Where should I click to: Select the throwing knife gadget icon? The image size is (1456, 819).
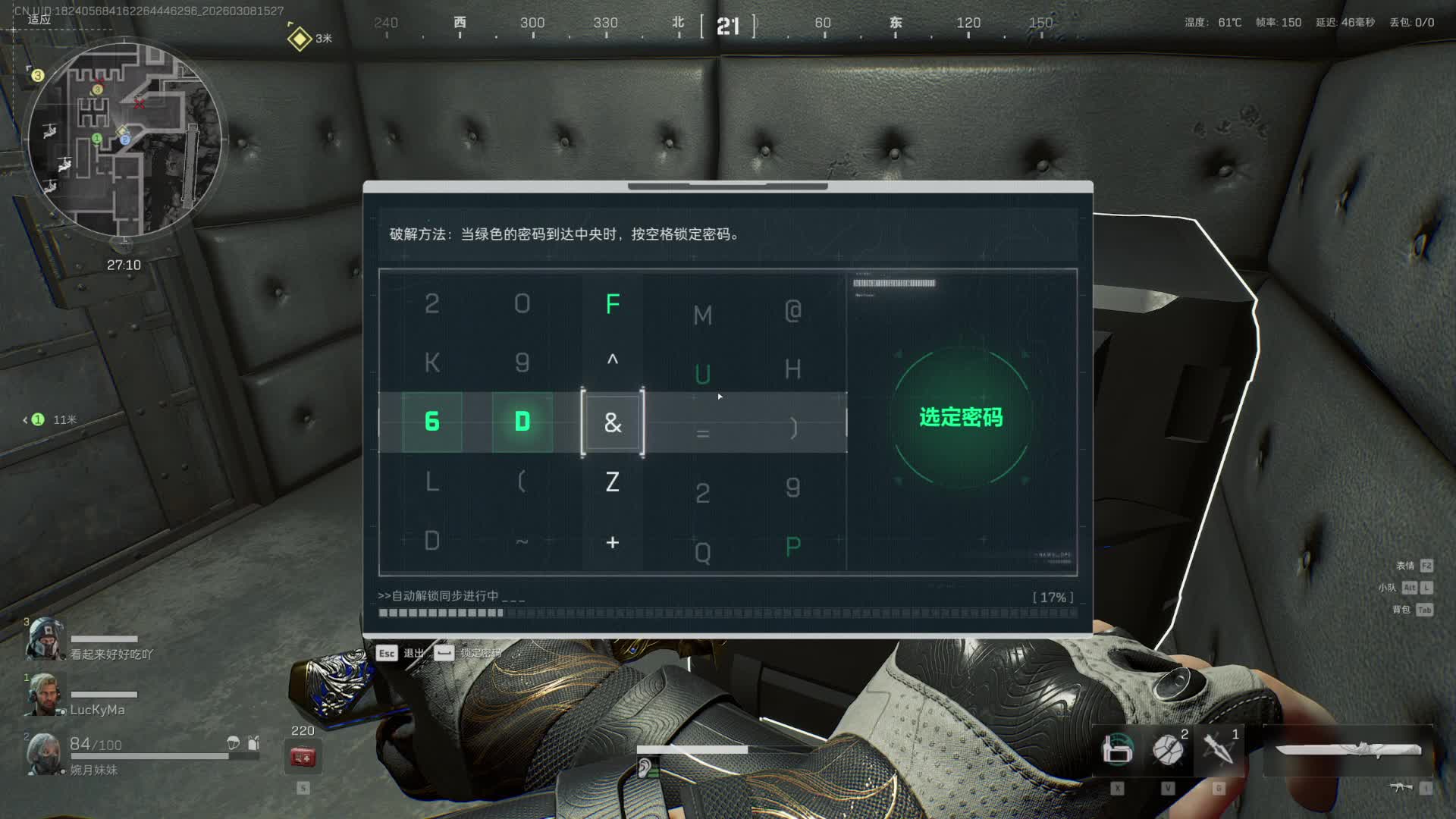[x=1219, y=749]
